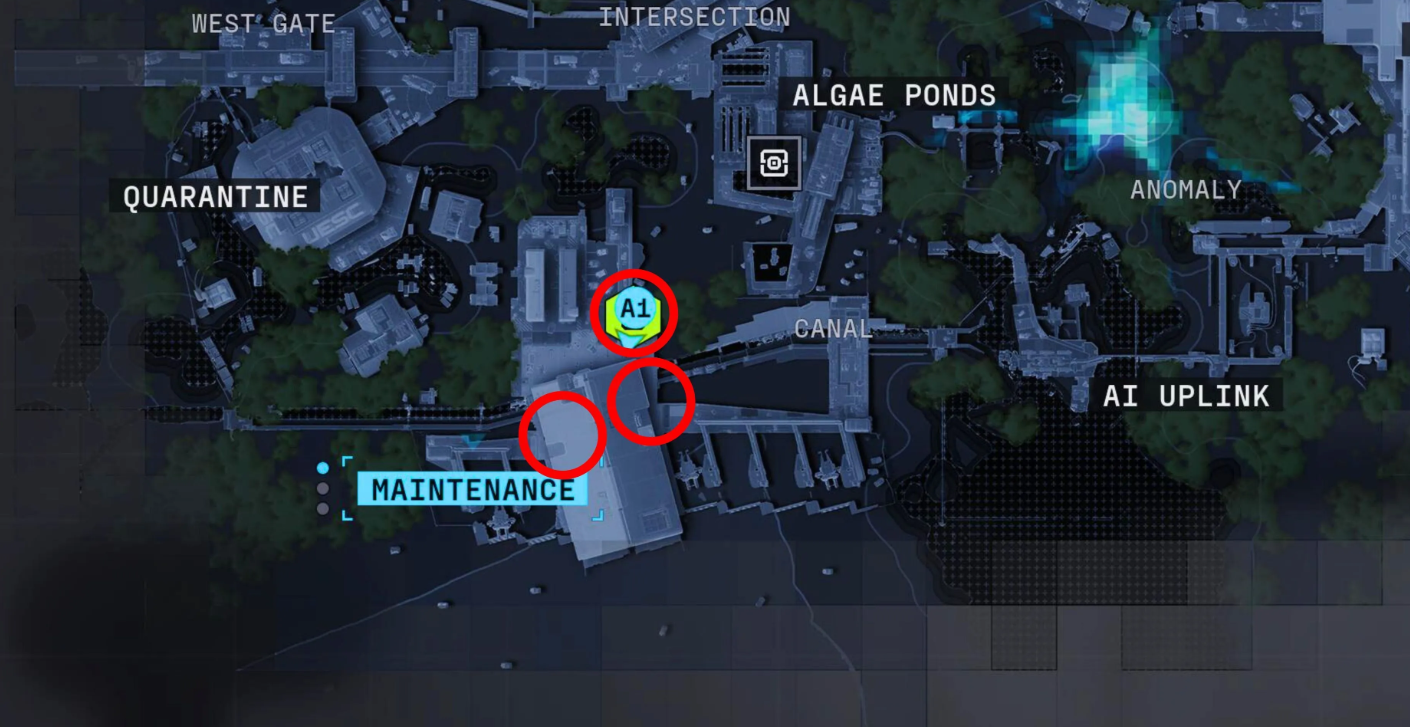
Task: Pick the AI Uplink location label
Action: click(1186, 397)
